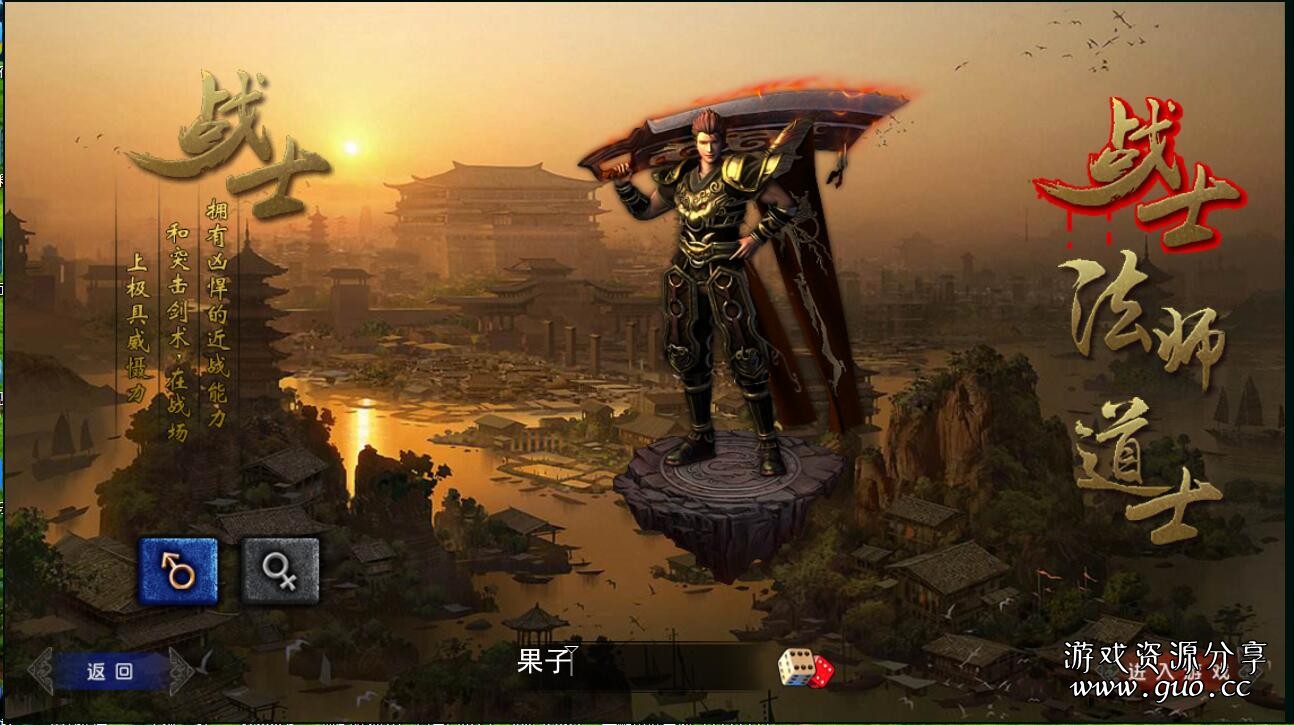Go back with the 返回 button
The image size is (1294, 725).
110,671
